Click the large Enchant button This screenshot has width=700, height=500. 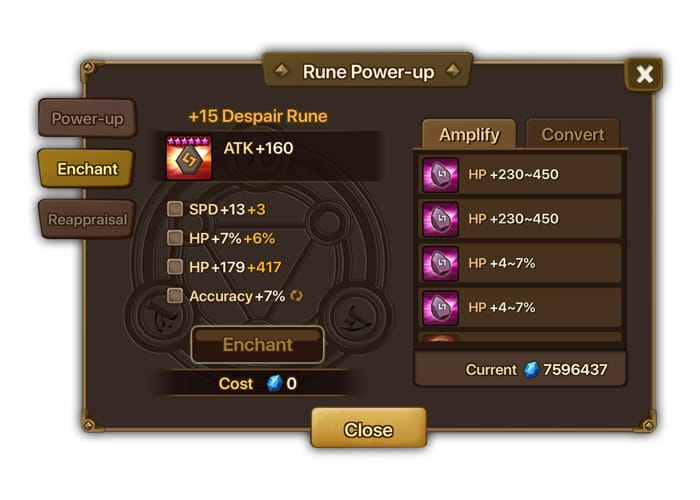257,345
